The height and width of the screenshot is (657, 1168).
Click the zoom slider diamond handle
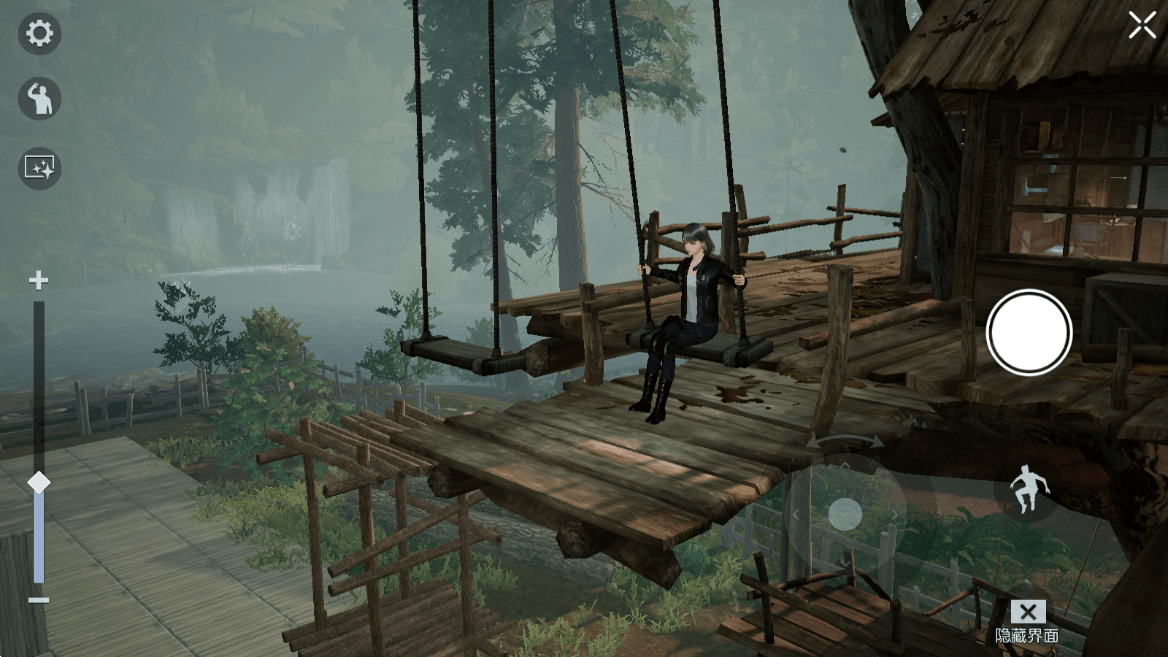[38, 482]
